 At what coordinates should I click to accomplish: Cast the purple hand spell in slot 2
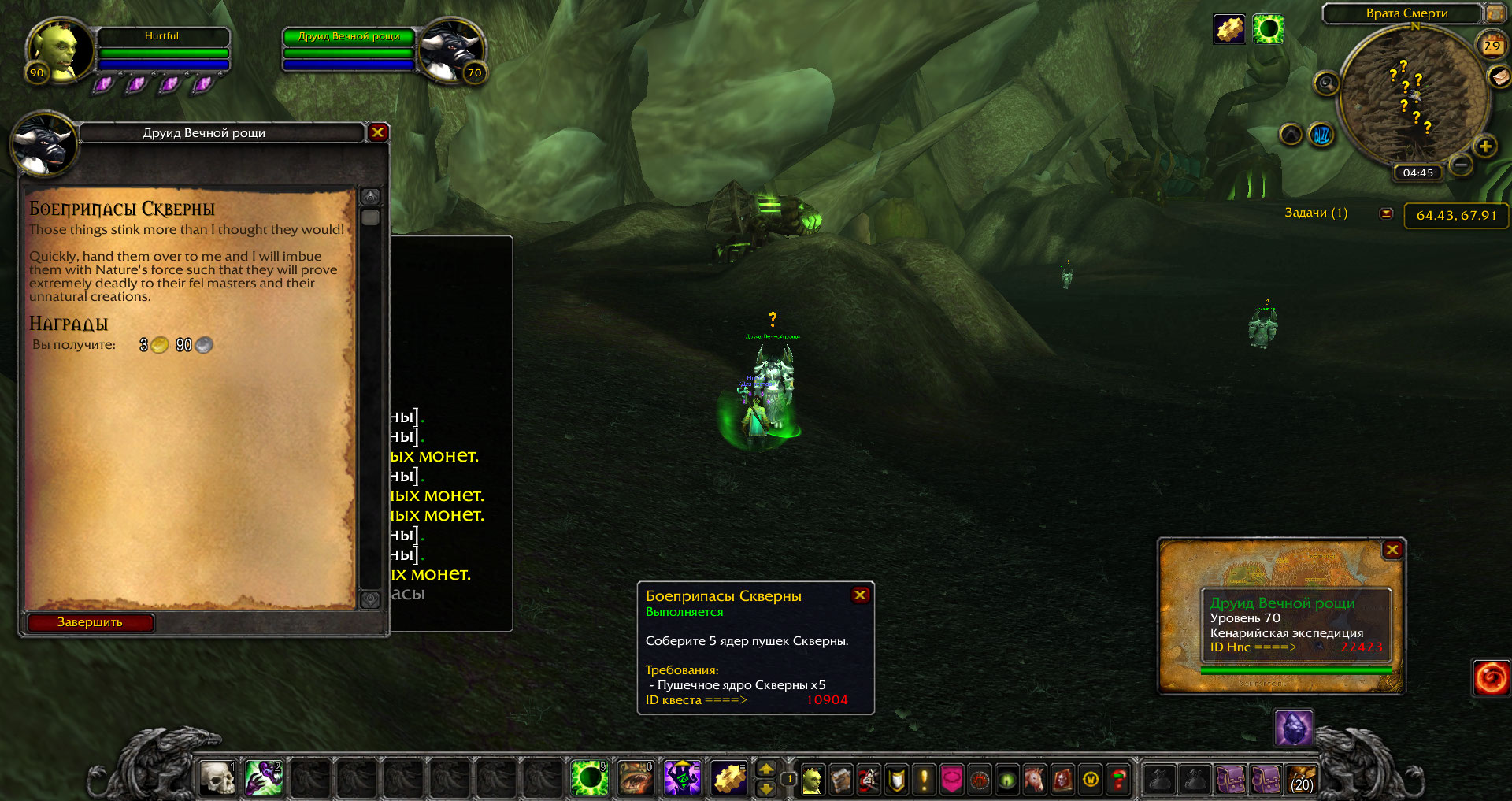click(x=264, y=778)
